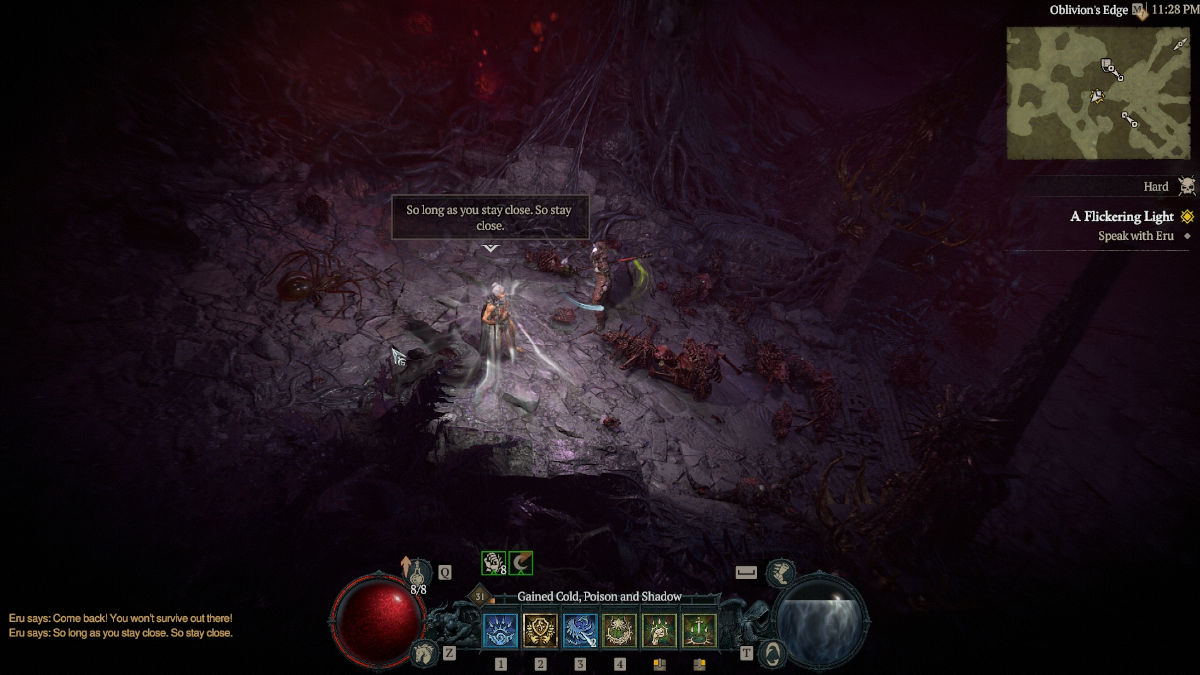Activate the first blue sunburst skill
Viewport: 1200px width, 675px height.
(500, 631)
